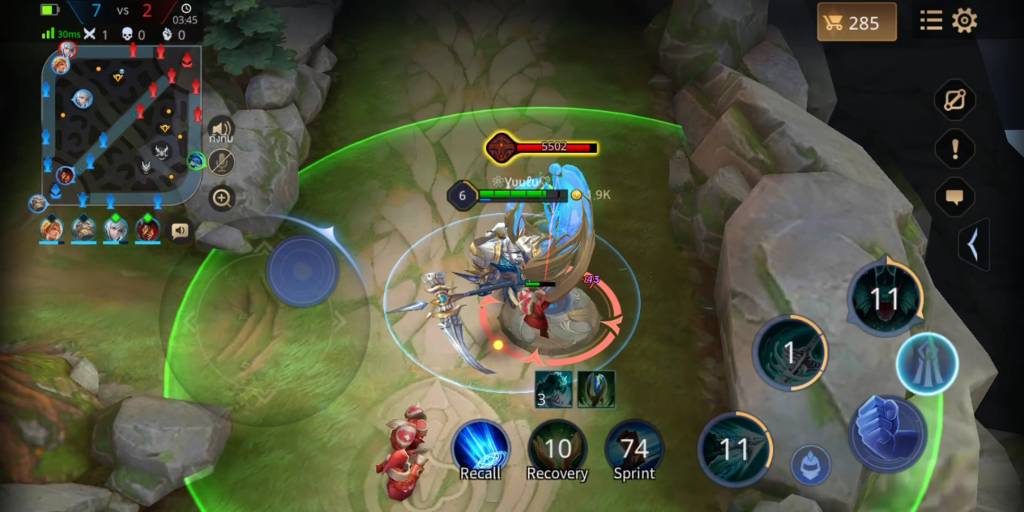The height and width of the screenshot is (512, 1024).
Task: Select the tower-target attack button
Action: pos(926,363)
